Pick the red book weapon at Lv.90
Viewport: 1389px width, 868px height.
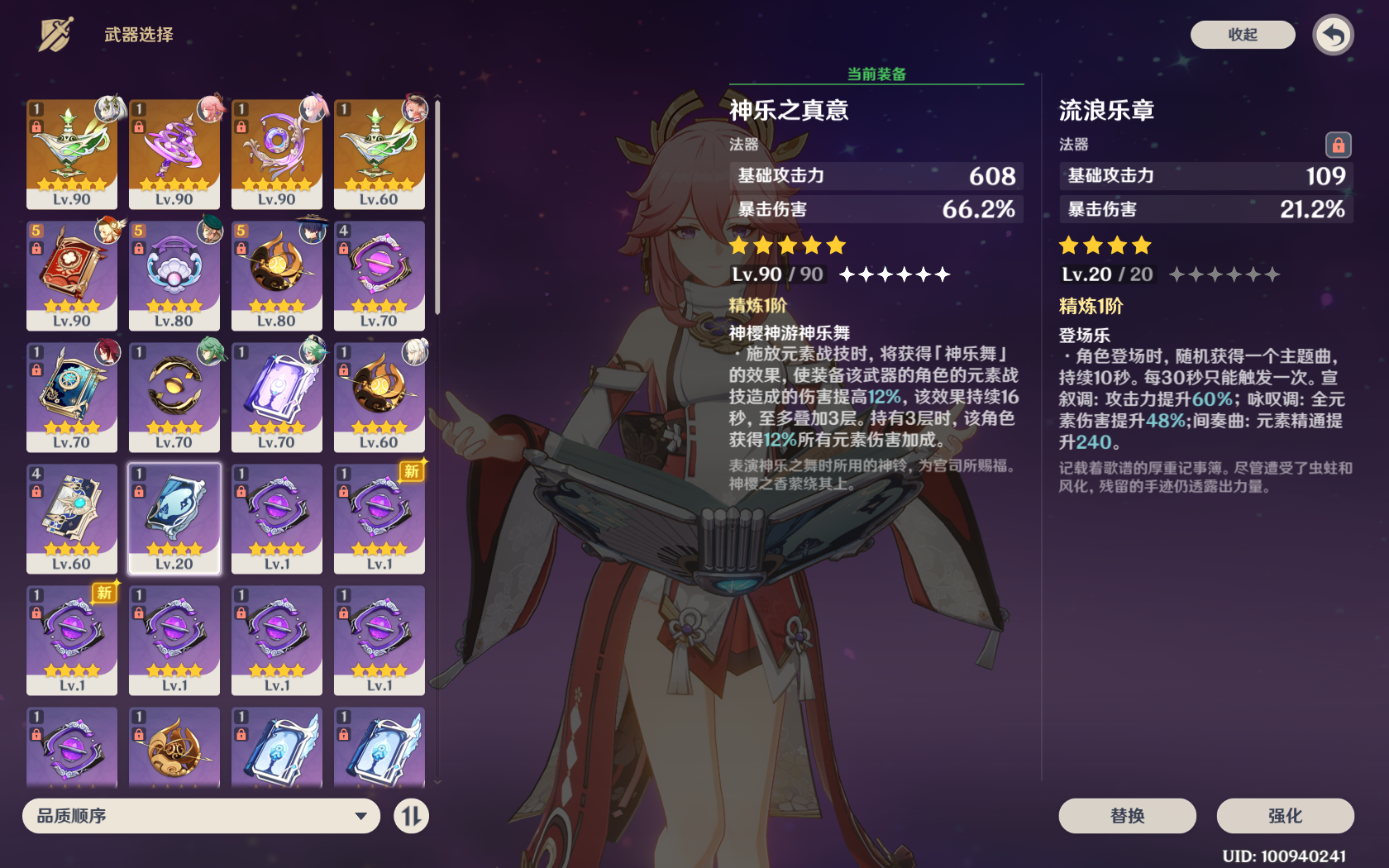tap(72, 274)
